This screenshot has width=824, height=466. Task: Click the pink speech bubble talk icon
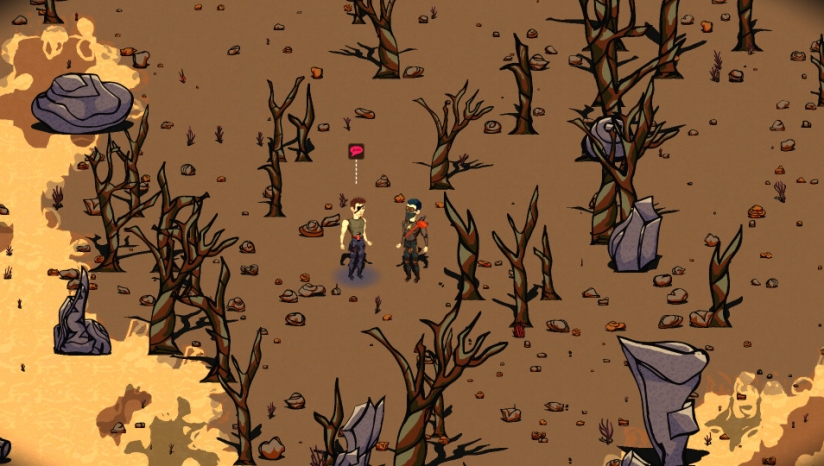tap(356, 151)
